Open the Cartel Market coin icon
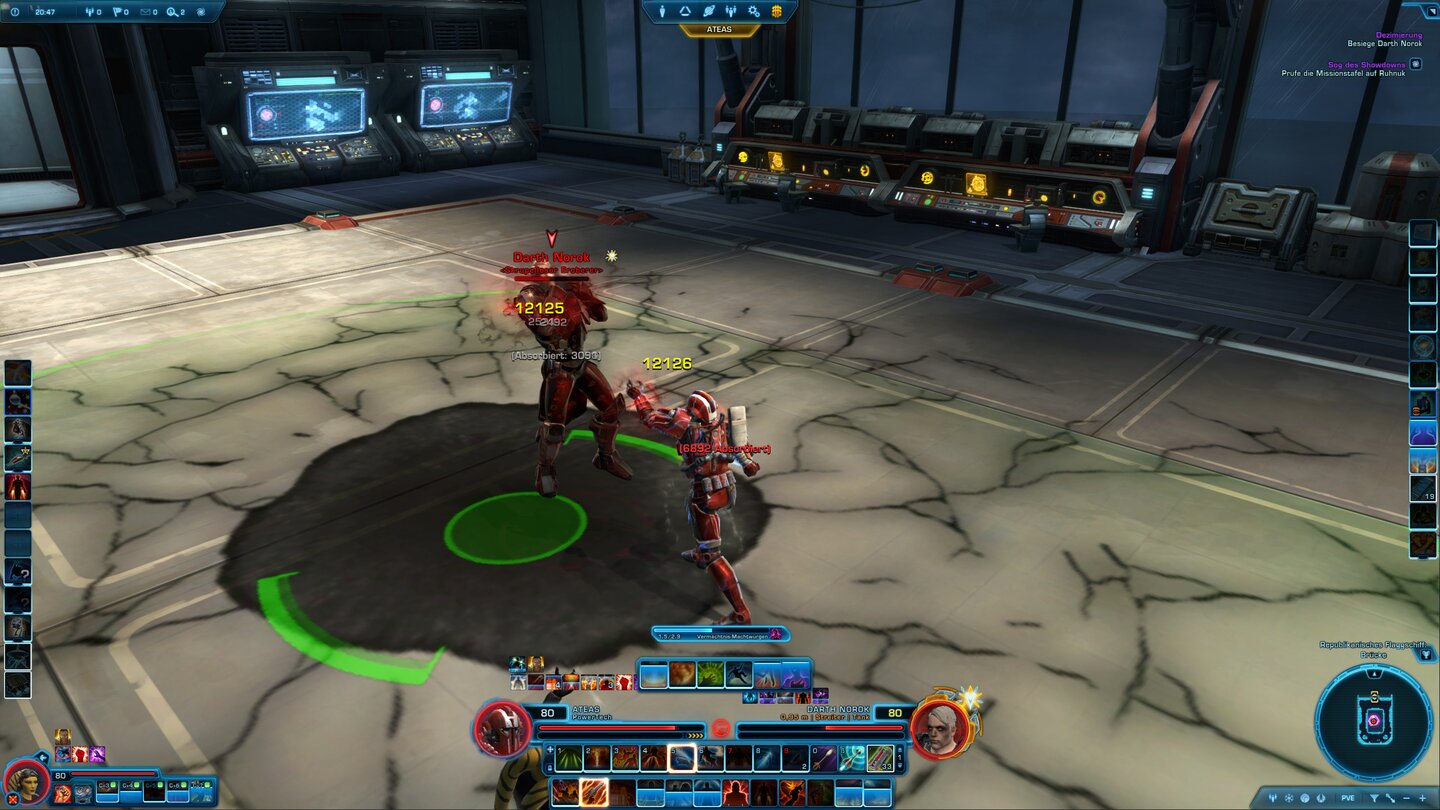The height and width of the screenshot is (810, 1440). coord(777,11)
